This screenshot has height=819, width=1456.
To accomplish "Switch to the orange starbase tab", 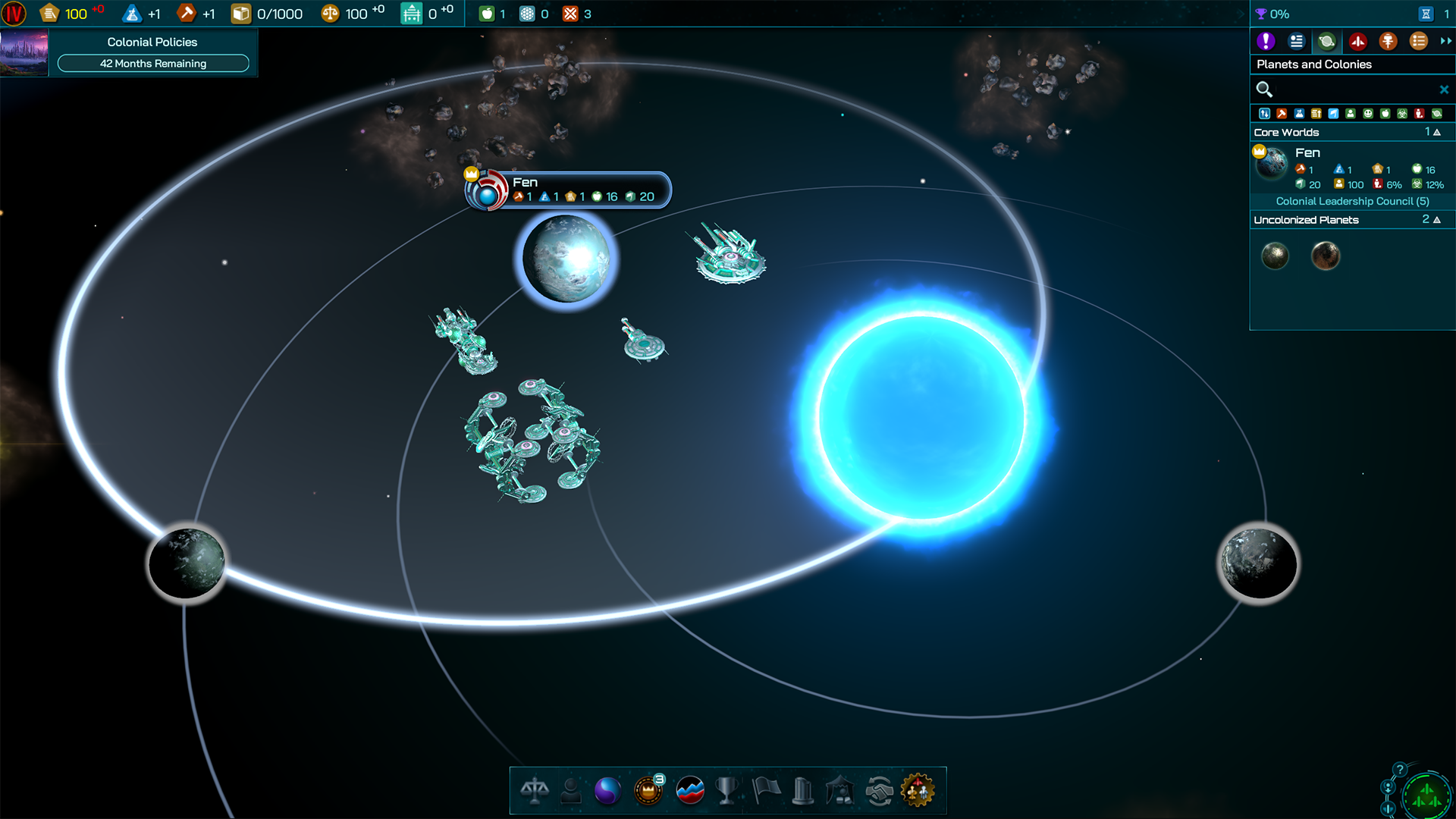I will point(1388,42).
